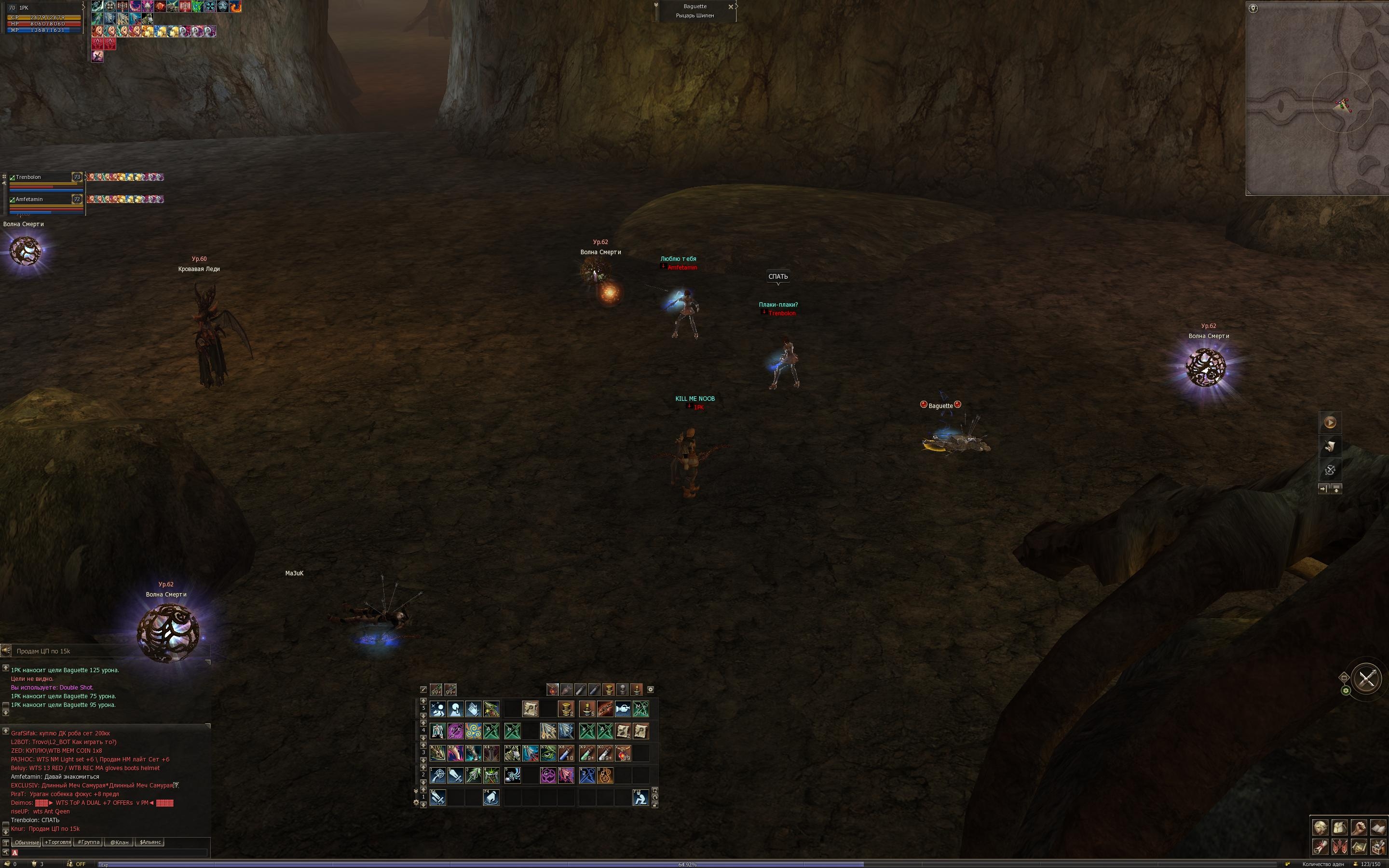Select the @Клан chat tab

[120, 842]
